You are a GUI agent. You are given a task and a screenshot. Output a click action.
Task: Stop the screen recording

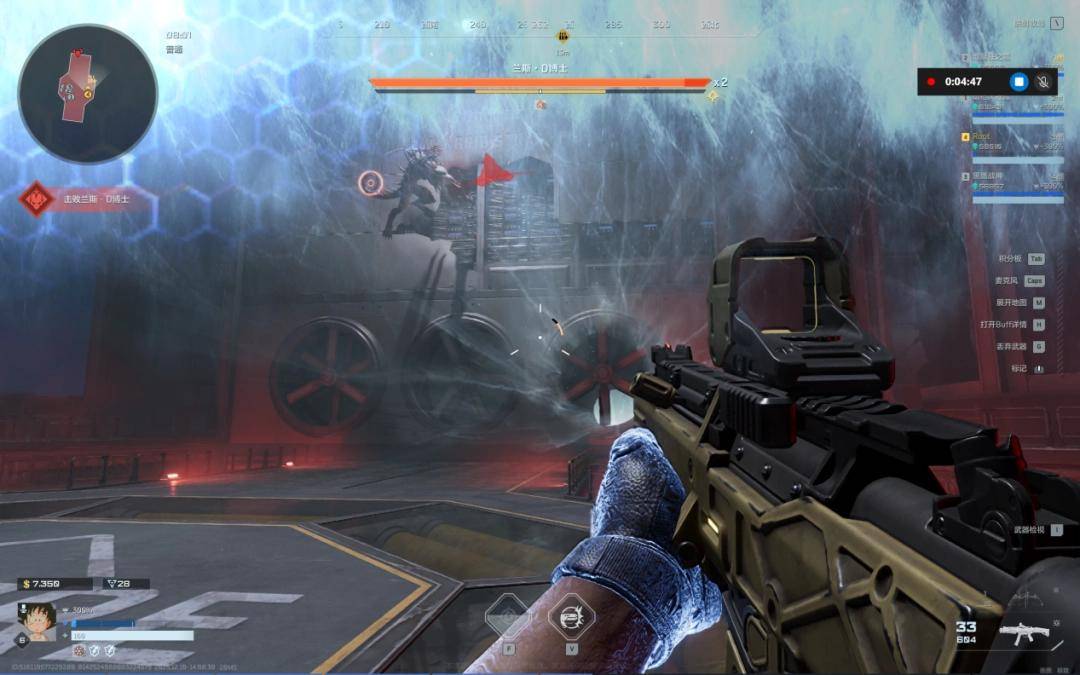point(1018,82)
